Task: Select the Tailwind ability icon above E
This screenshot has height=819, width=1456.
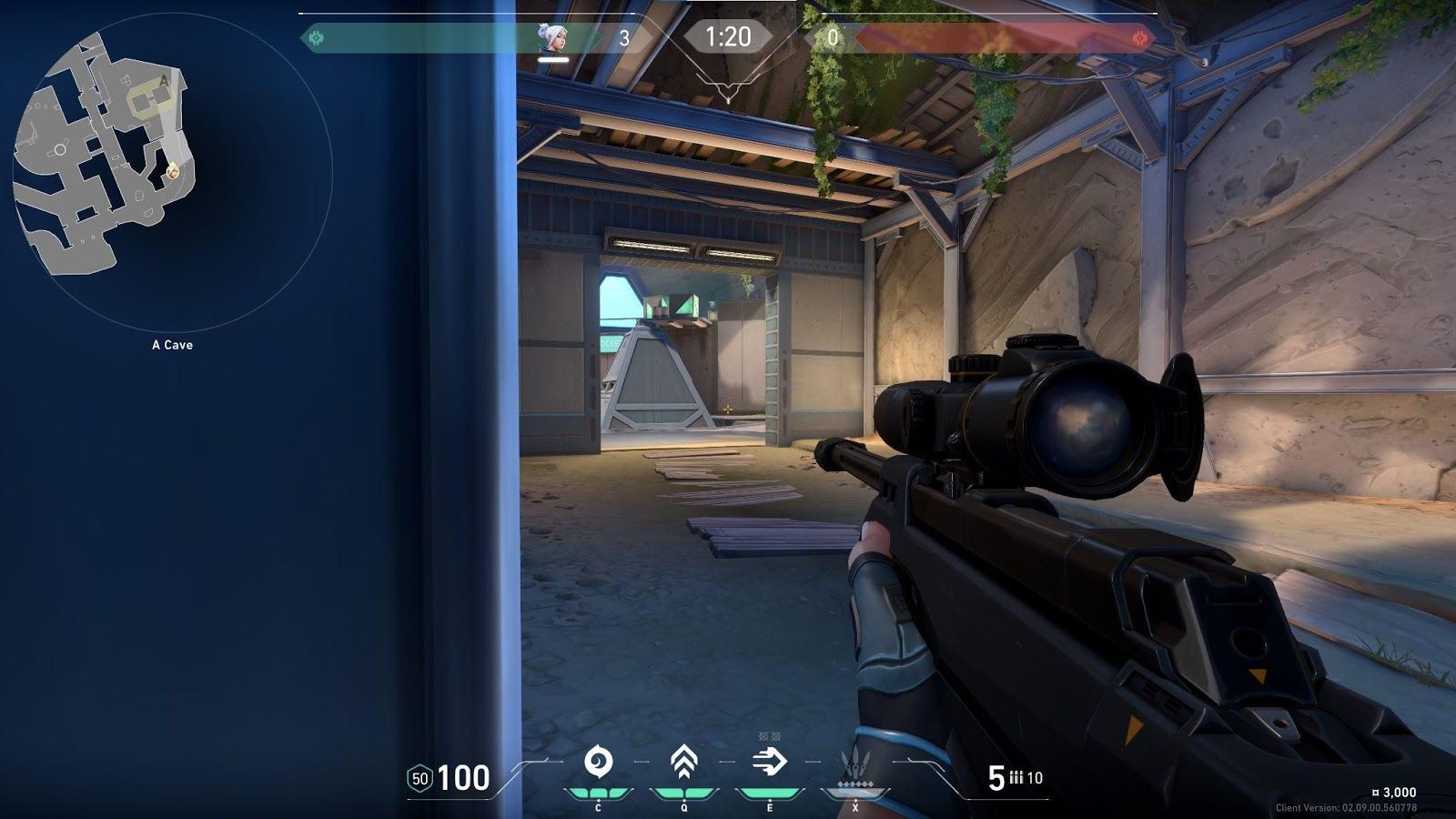Action: click(x=771, y=759)
